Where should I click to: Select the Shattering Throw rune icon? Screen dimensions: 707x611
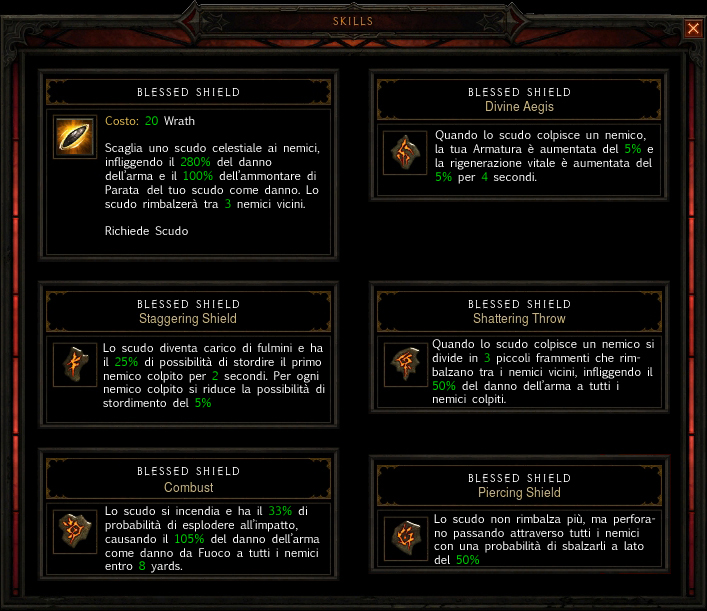coord(406,361)
